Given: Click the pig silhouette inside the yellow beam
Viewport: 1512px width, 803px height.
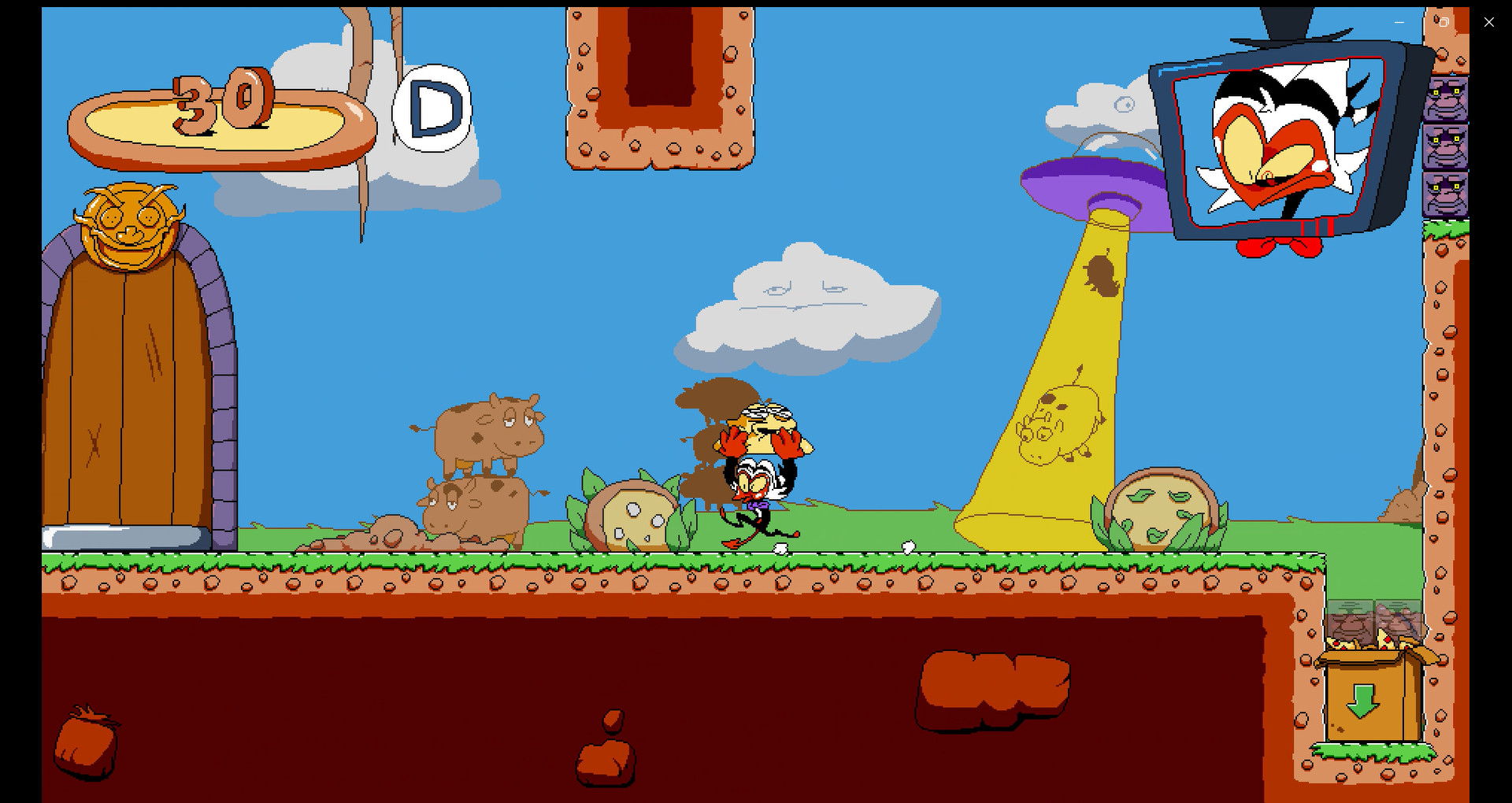Looking at the screenshot, I should pyautogui.click(x=1055, y=425).
